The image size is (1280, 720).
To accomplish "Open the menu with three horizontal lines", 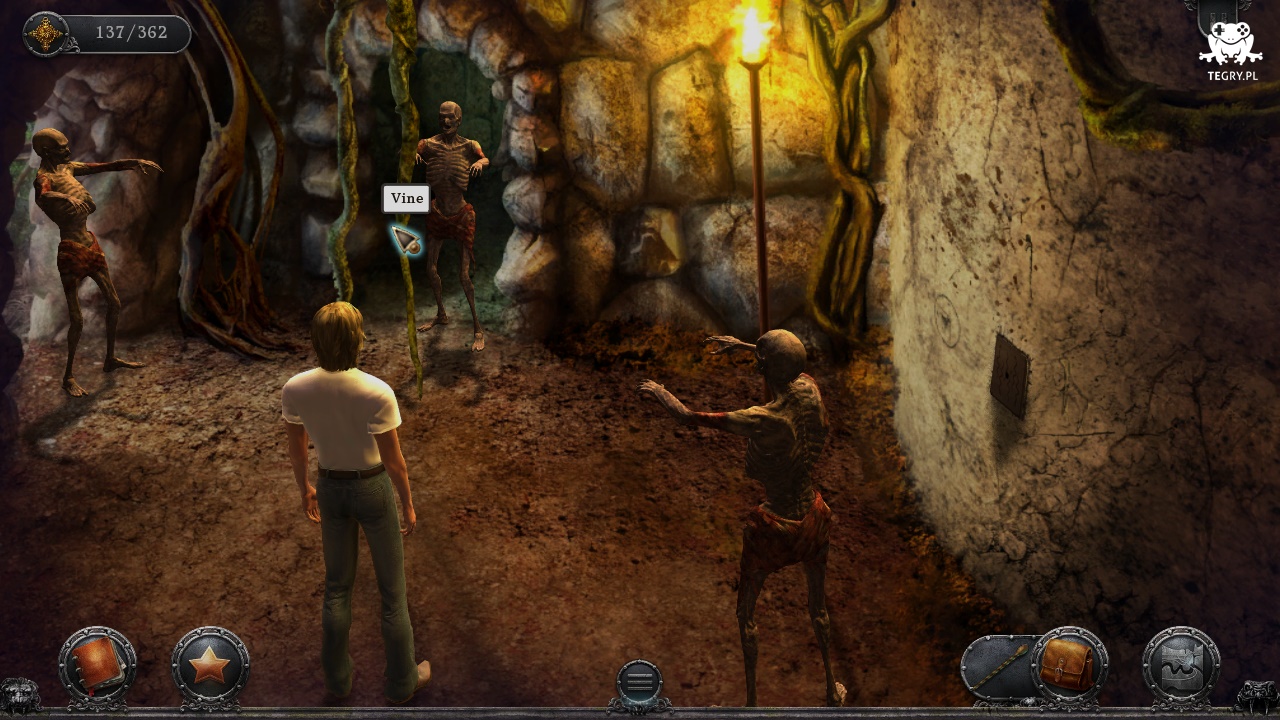I will point(639,680).
